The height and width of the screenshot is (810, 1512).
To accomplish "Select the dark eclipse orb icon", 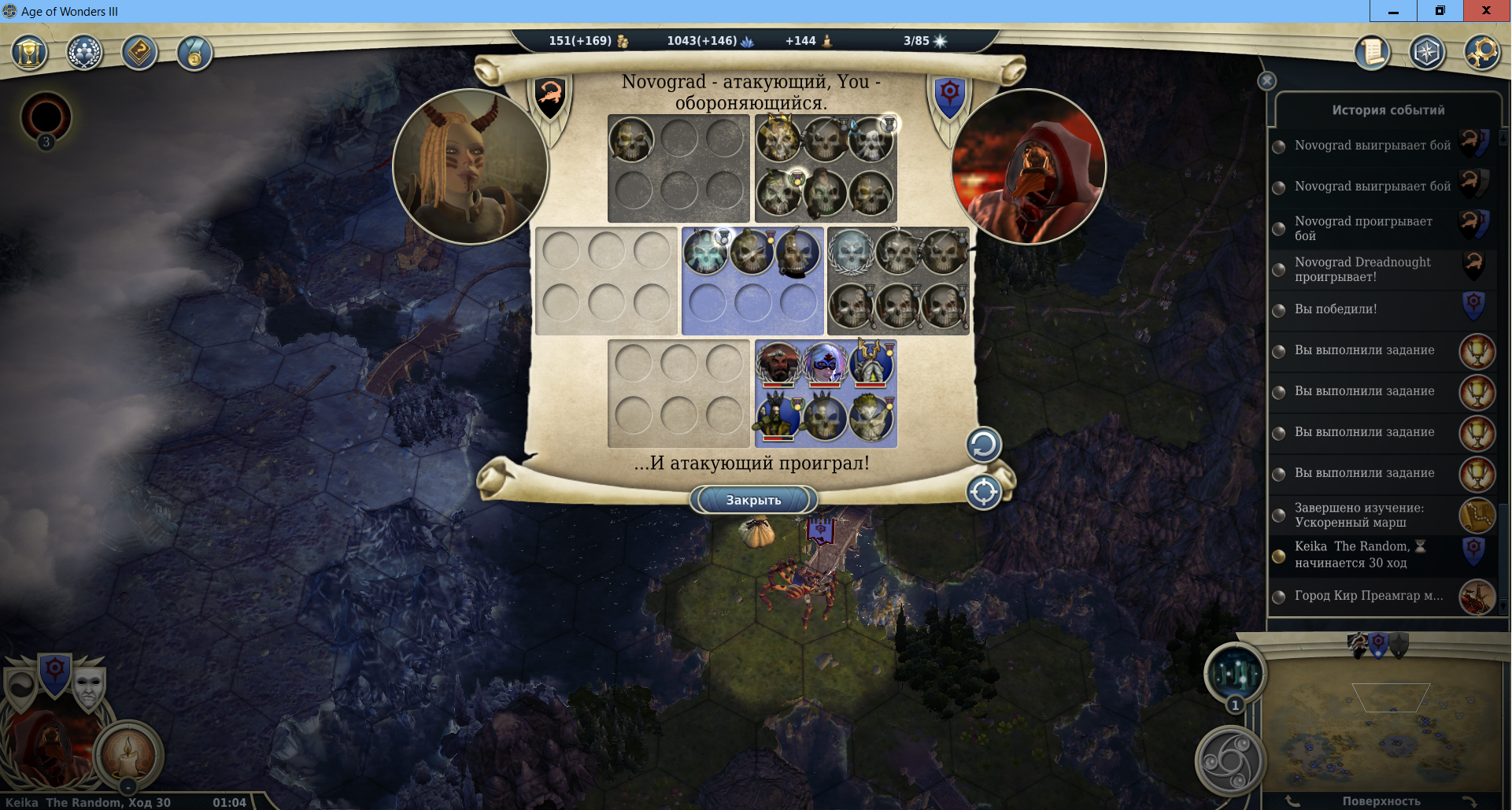I will (x=46, y=117).
